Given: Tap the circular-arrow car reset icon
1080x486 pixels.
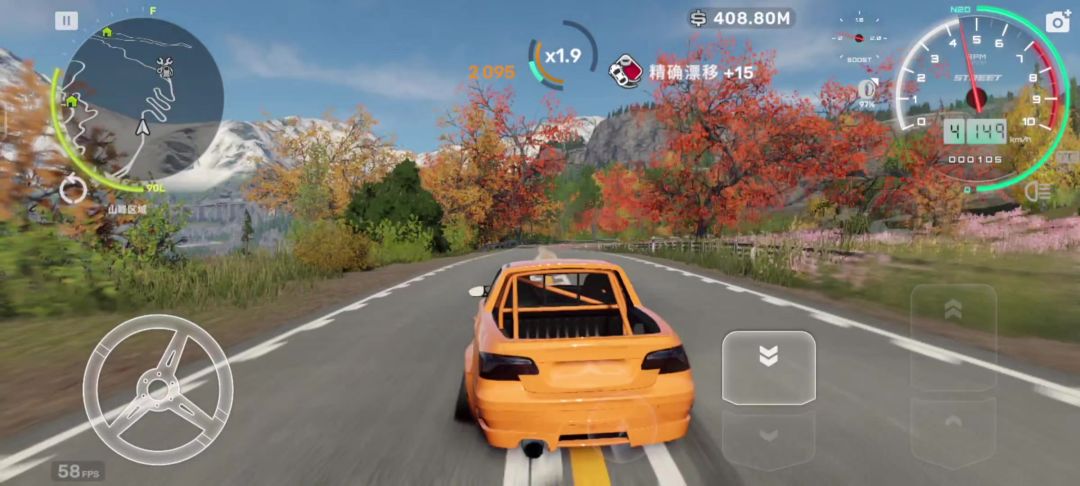Looking at the screenshot, I should [x=73, y=189].
